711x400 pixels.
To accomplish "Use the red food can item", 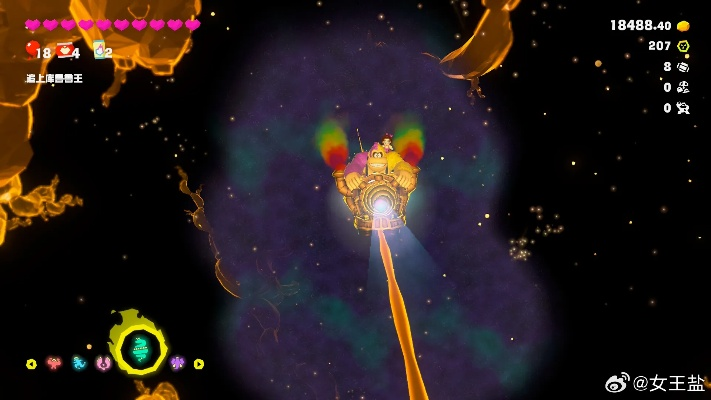I will [65, 50].
